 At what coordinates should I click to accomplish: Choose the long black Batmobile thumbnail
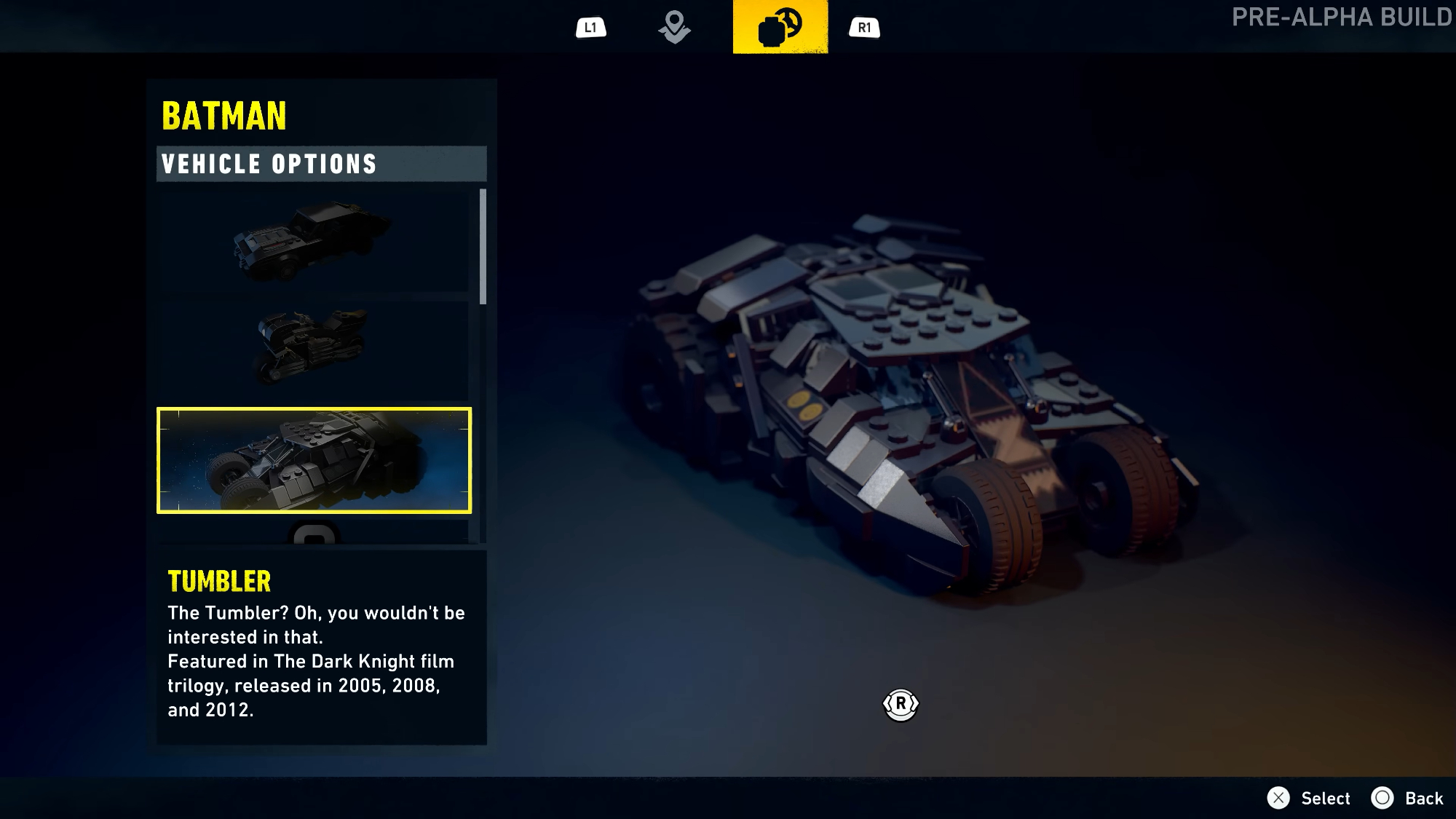(x=313, y=241)
